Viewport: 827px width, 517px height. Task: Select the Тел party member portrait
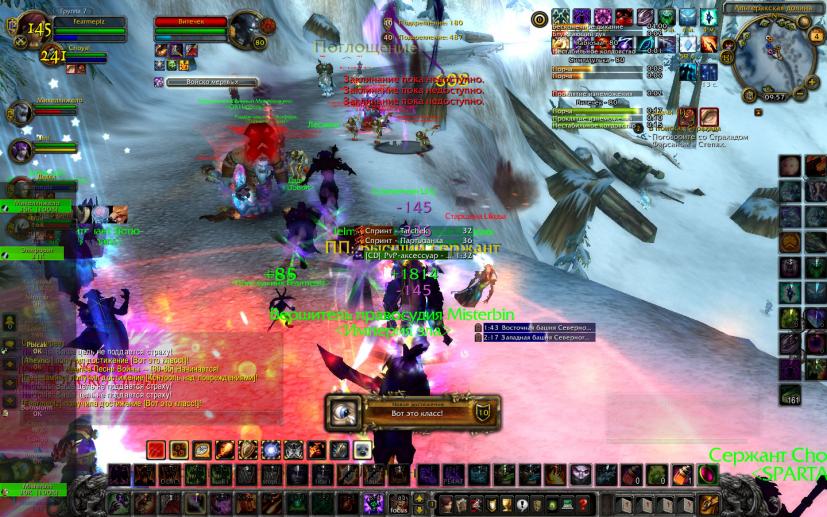[20, 150]
